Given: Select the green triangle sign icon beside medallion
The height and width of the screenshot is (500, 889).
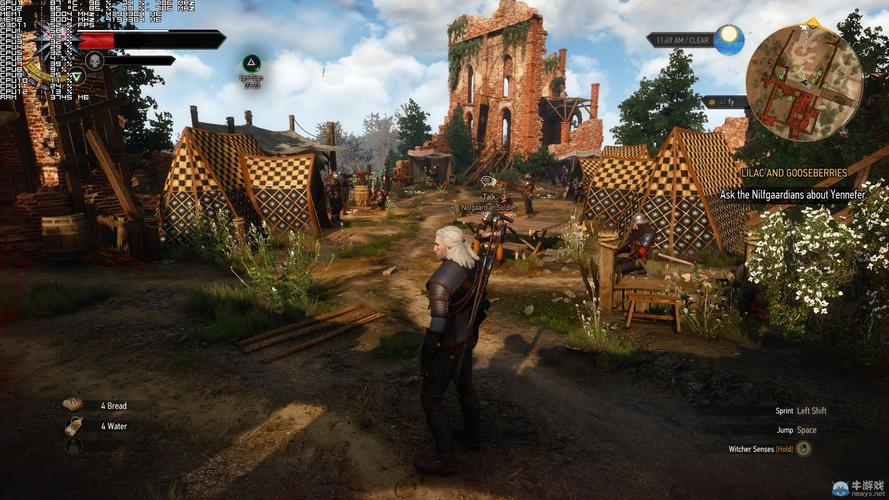Looking at the screenshot, I should 77,75.
